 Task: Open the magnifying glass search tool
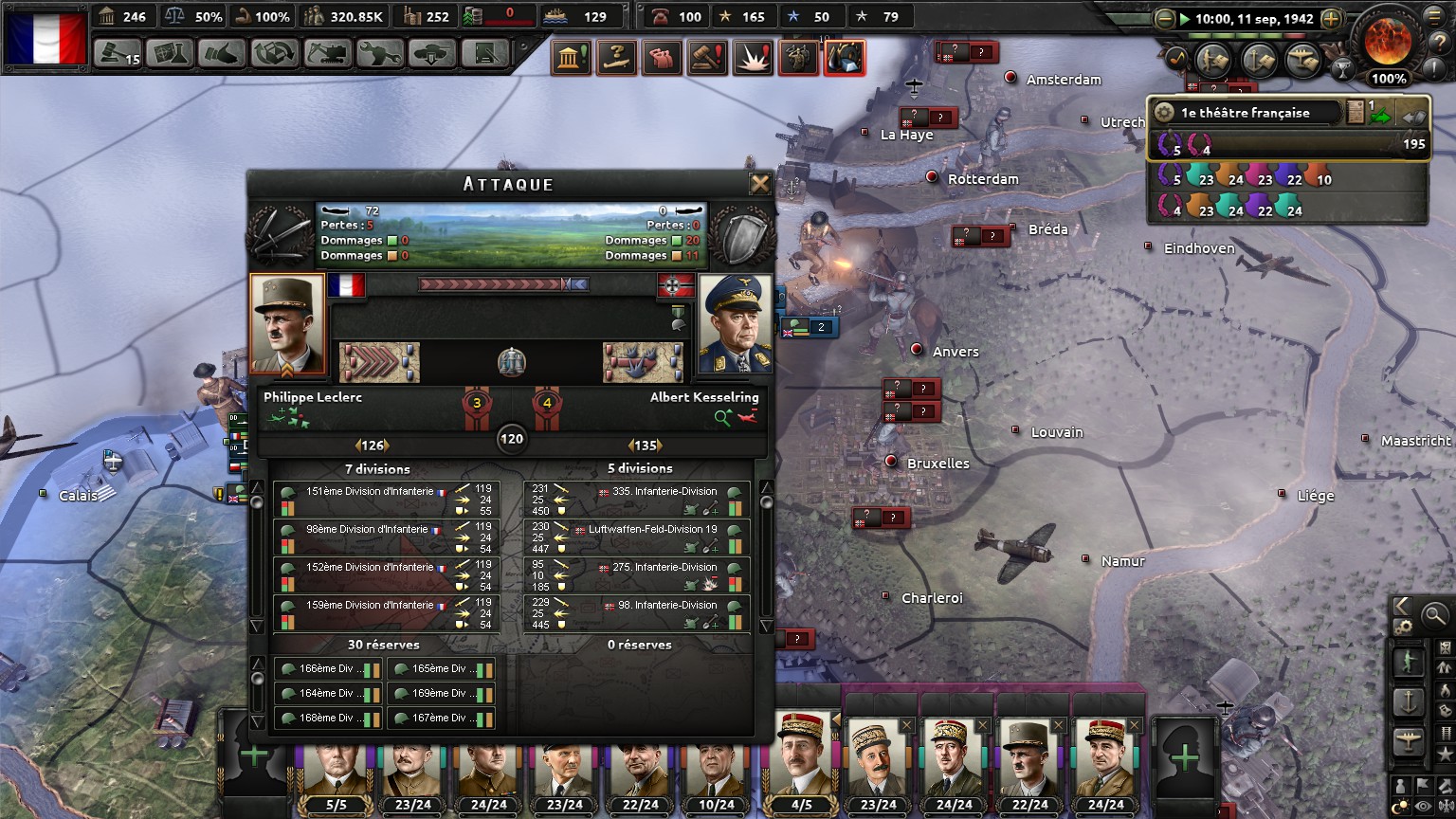tap(1435, 615)
